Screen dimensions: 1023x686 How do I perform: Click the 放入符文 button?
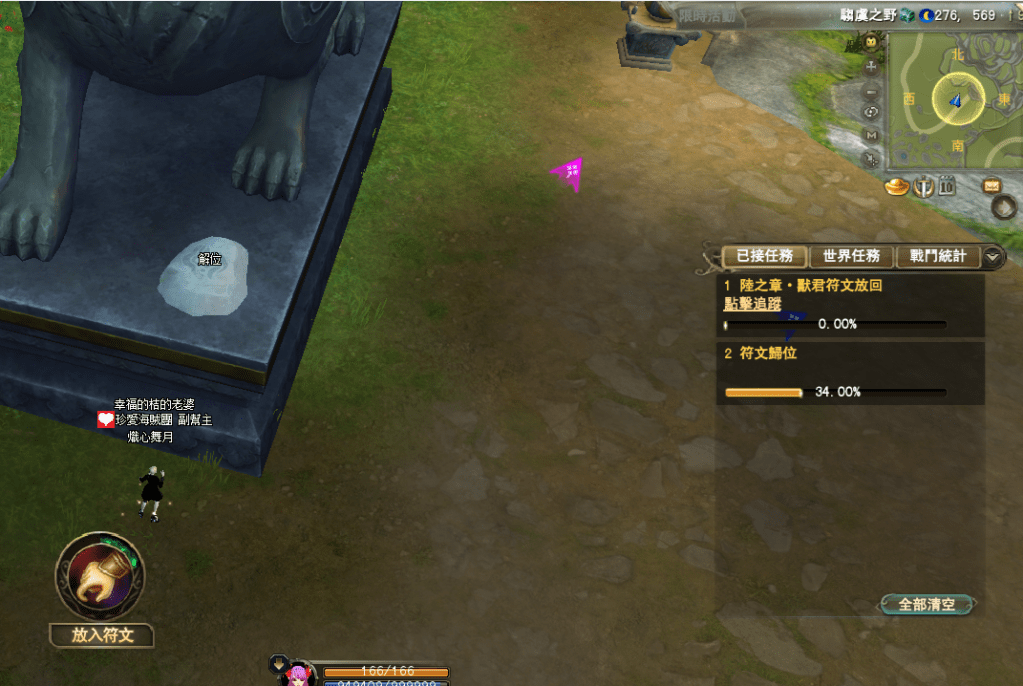pyautogui.click(x=102, y=635)
